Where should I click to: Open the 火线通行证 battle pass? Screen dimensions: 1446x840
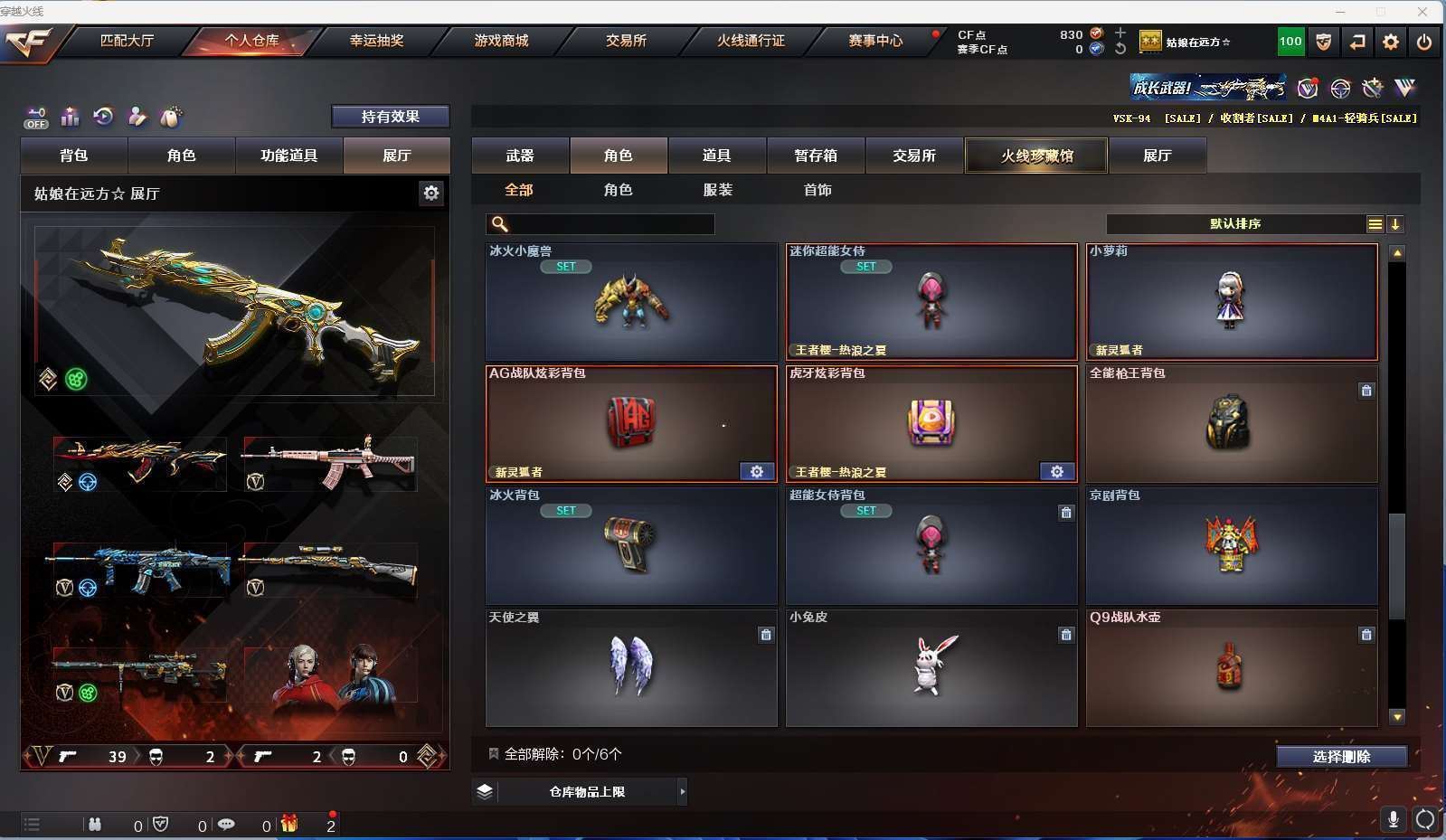(751, 41)
